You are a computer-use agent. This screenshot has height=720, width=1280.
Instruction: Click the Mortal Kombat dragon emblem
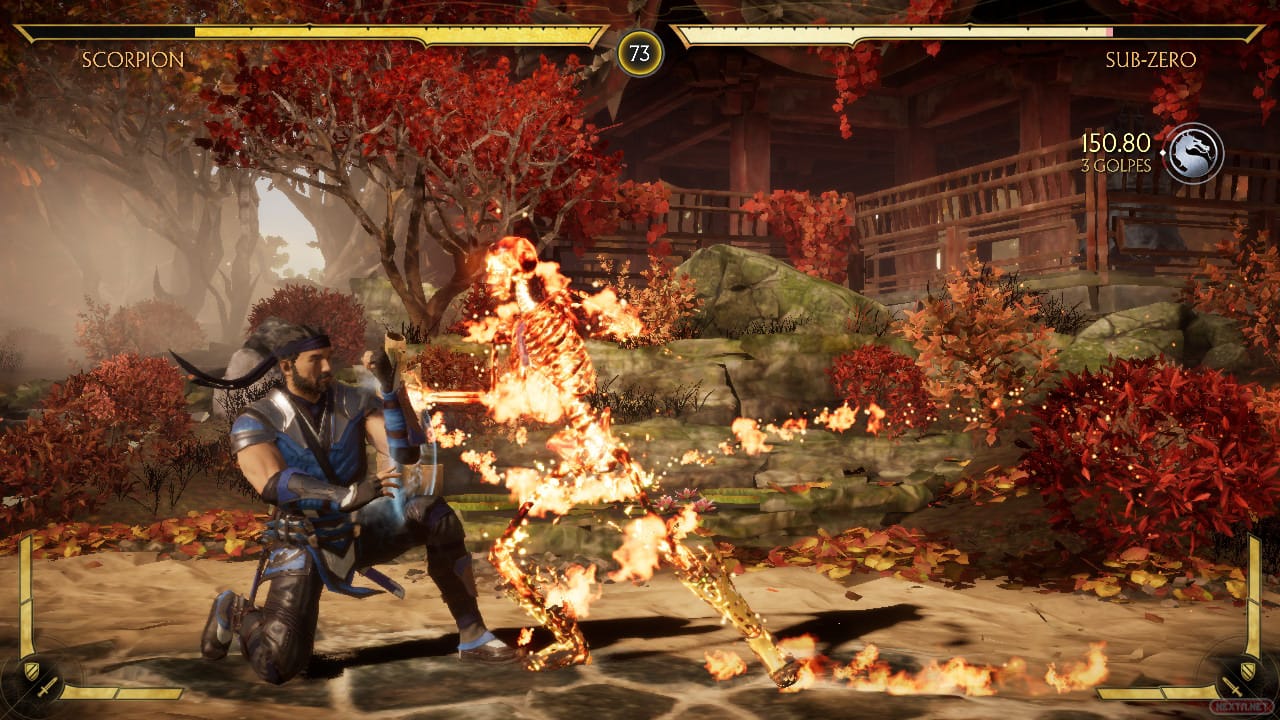pyautogui.click(x=1194, y=153)
